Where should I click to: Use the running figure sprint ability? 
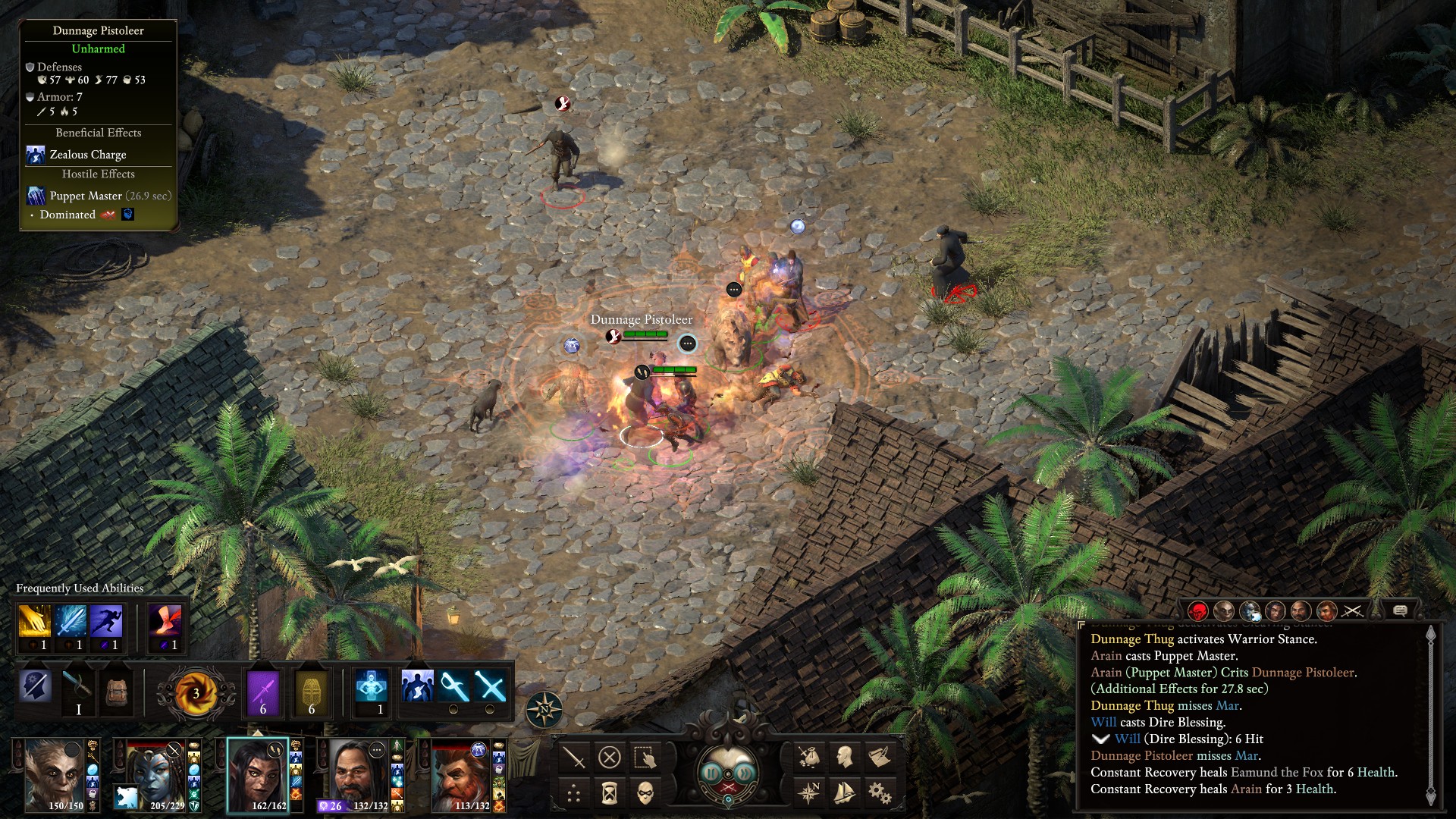coord(105,622)
